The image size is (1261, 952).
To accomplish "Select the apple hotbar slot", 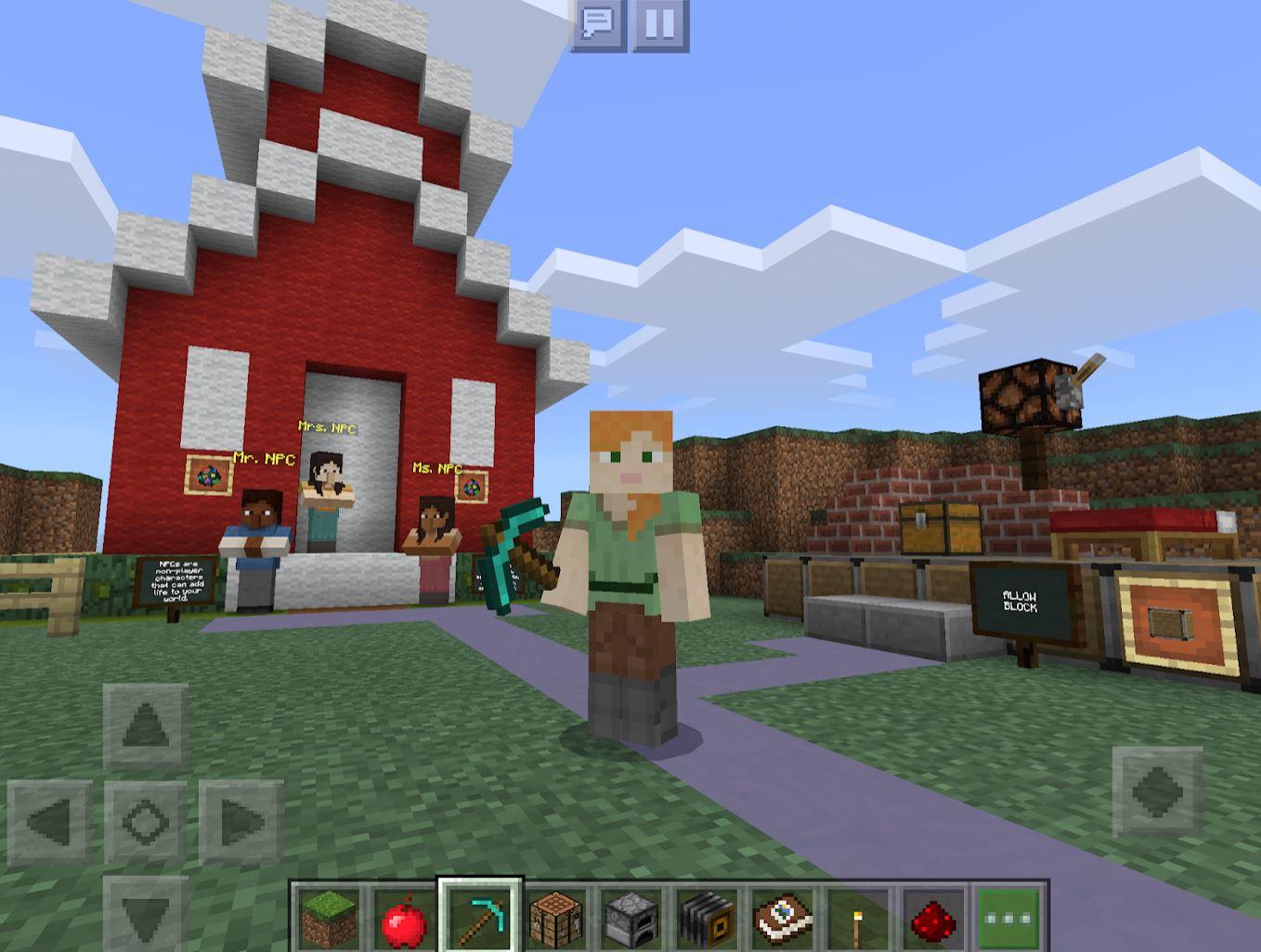I will click(403, 915).
